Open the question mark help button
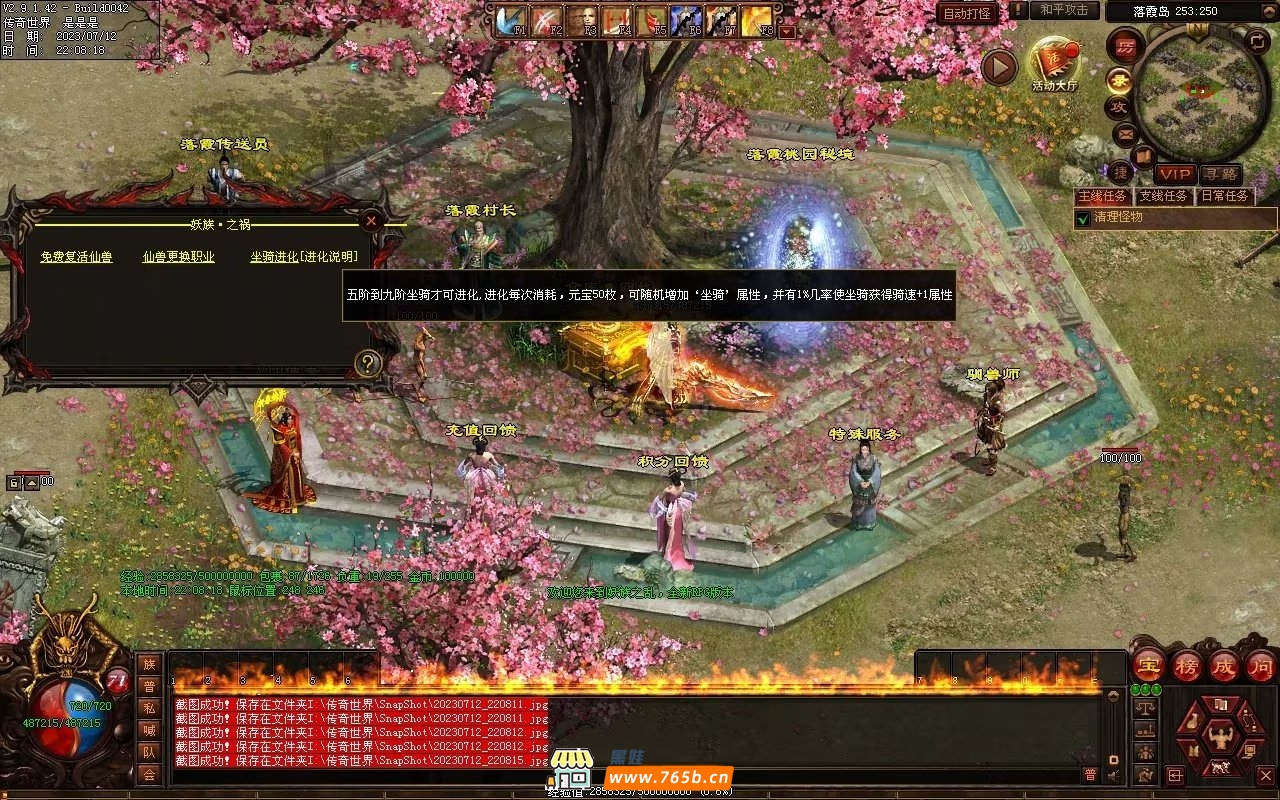 368,364
